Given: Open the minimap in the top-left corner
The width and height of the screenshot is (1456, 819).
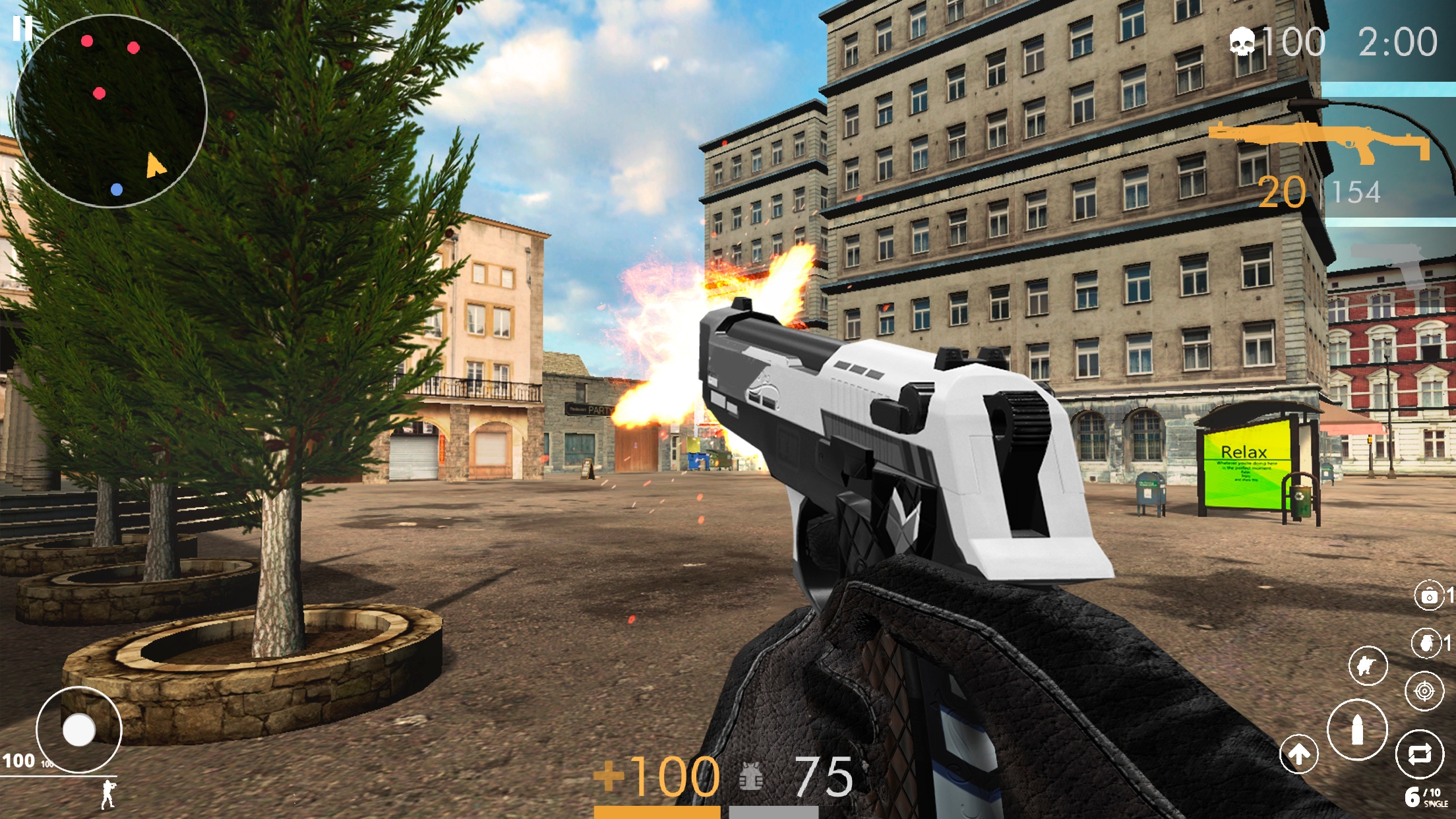Looking at the screenshot, I should pos(112,112).
